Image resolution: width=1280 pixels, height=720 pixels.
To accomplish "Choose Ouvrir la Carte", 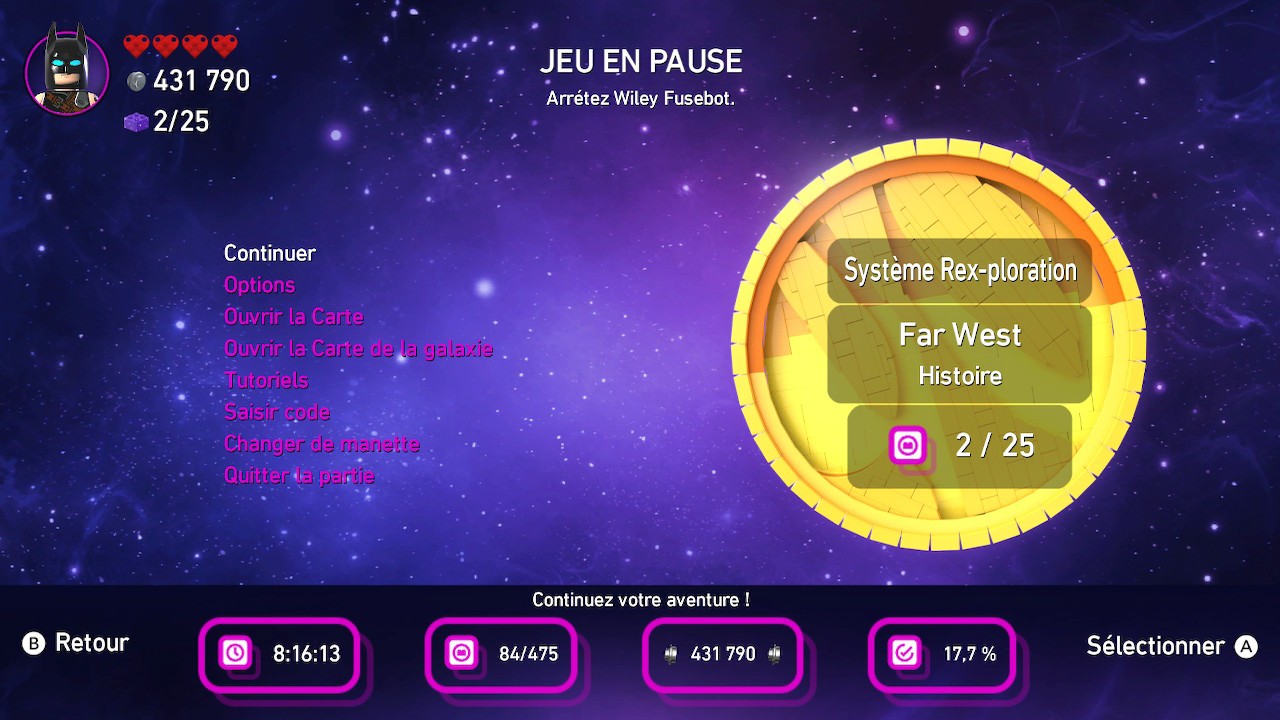I will point(293,317).
